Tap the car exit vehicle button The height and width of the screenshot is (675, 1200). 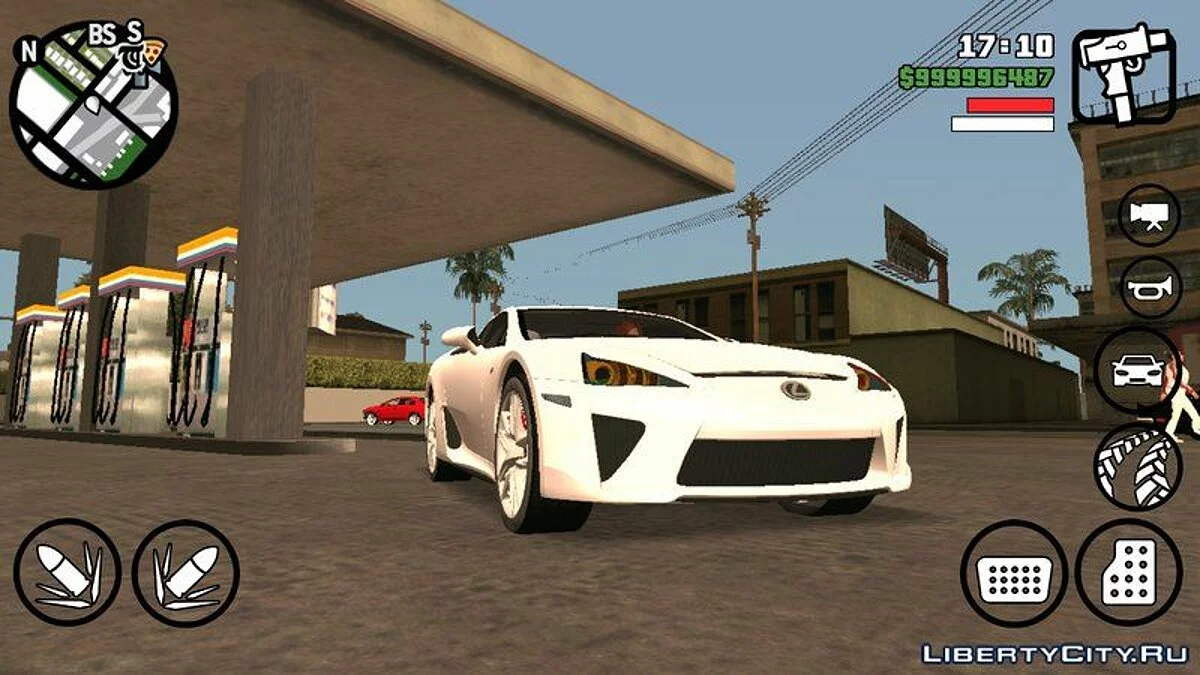tap(1137, 371)
